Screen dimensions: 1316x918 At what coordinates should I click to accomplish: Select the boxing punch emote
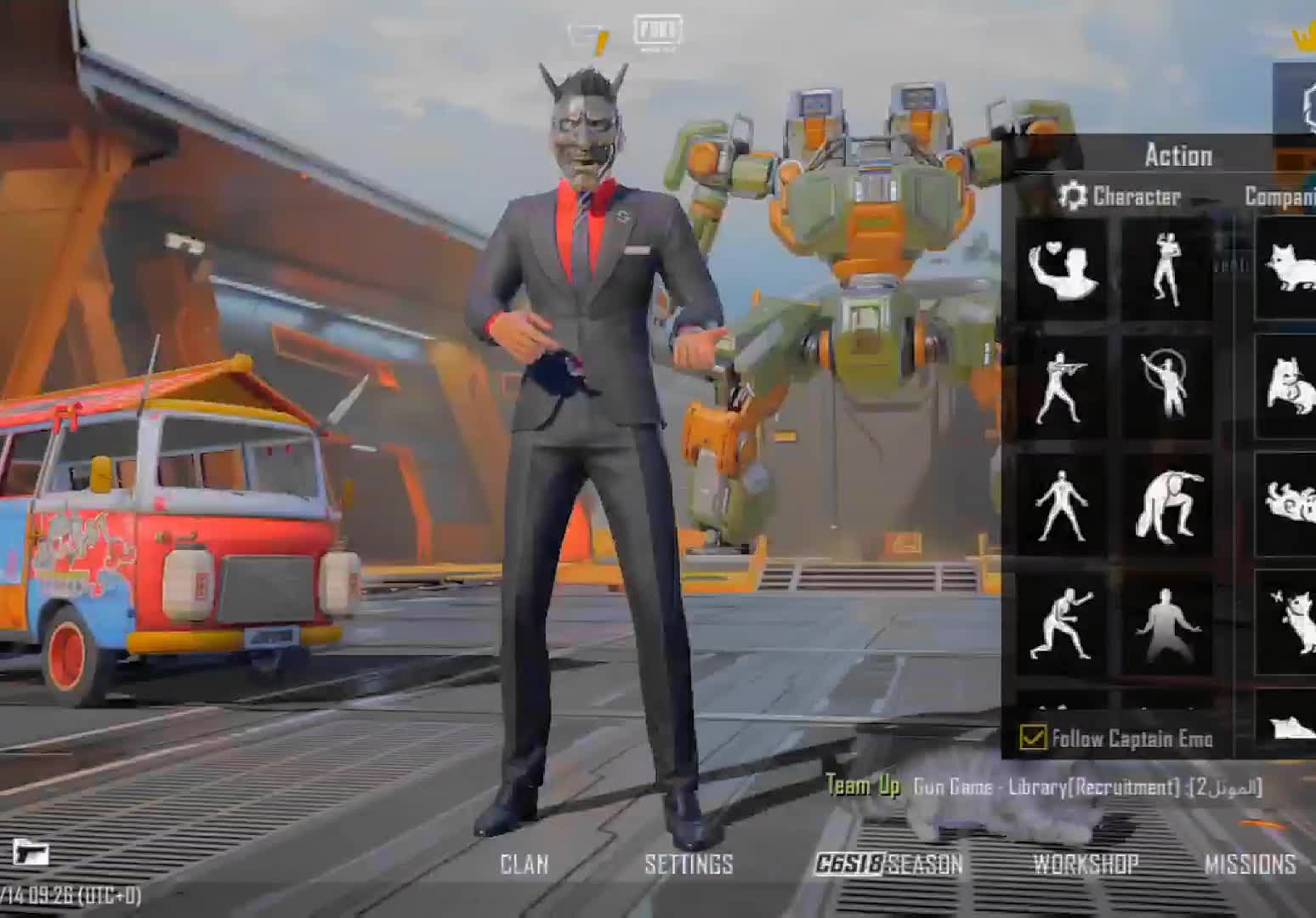[1062, 625]
